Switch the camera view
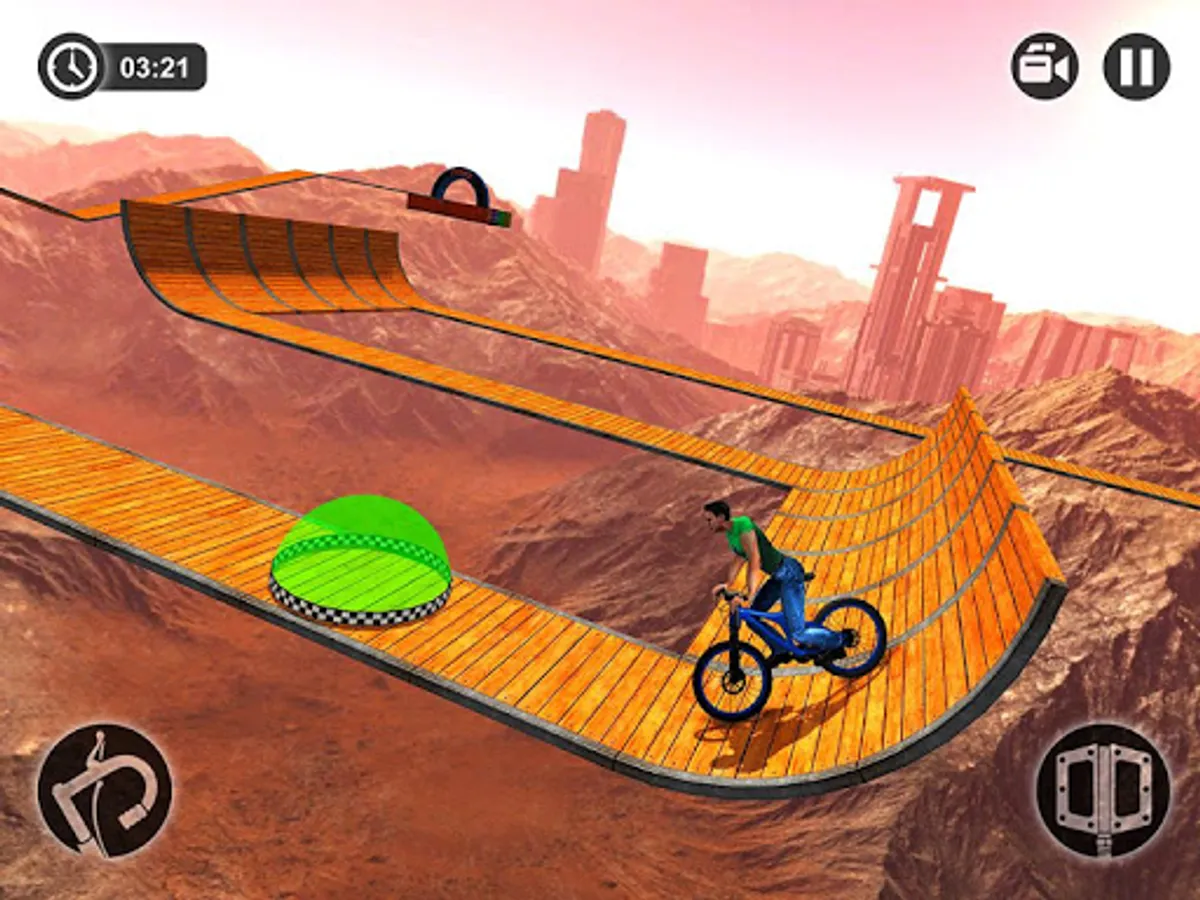 pos(1044,66)
